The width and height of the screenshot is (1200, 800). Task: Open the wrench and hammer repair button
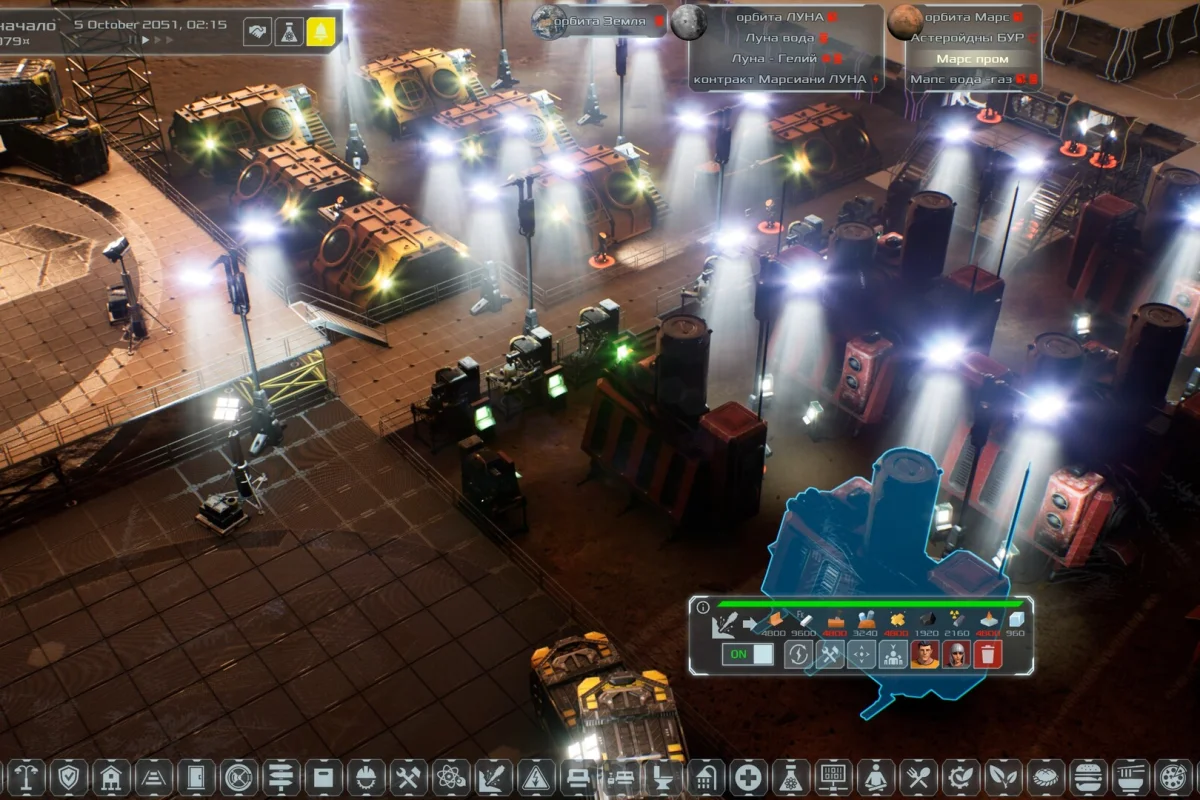[x=830, y=655]
